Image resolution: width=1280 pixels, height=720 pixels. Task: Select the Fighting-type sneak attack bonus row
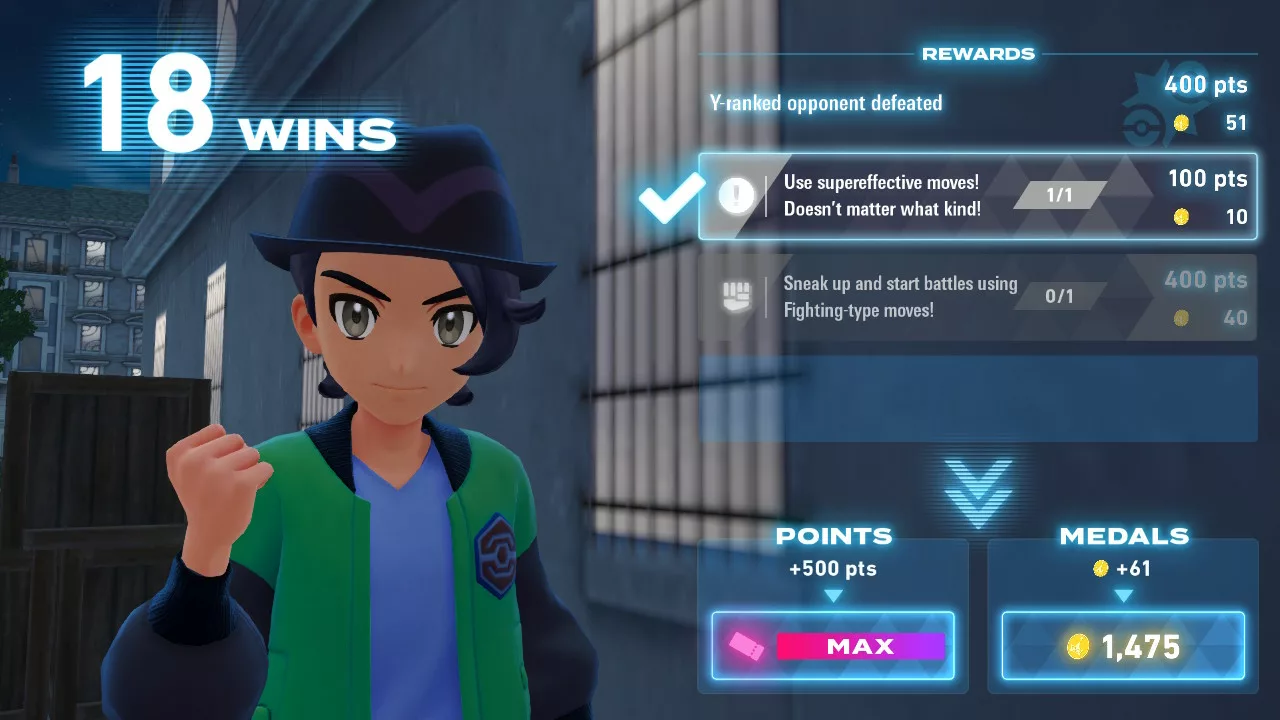977,297
